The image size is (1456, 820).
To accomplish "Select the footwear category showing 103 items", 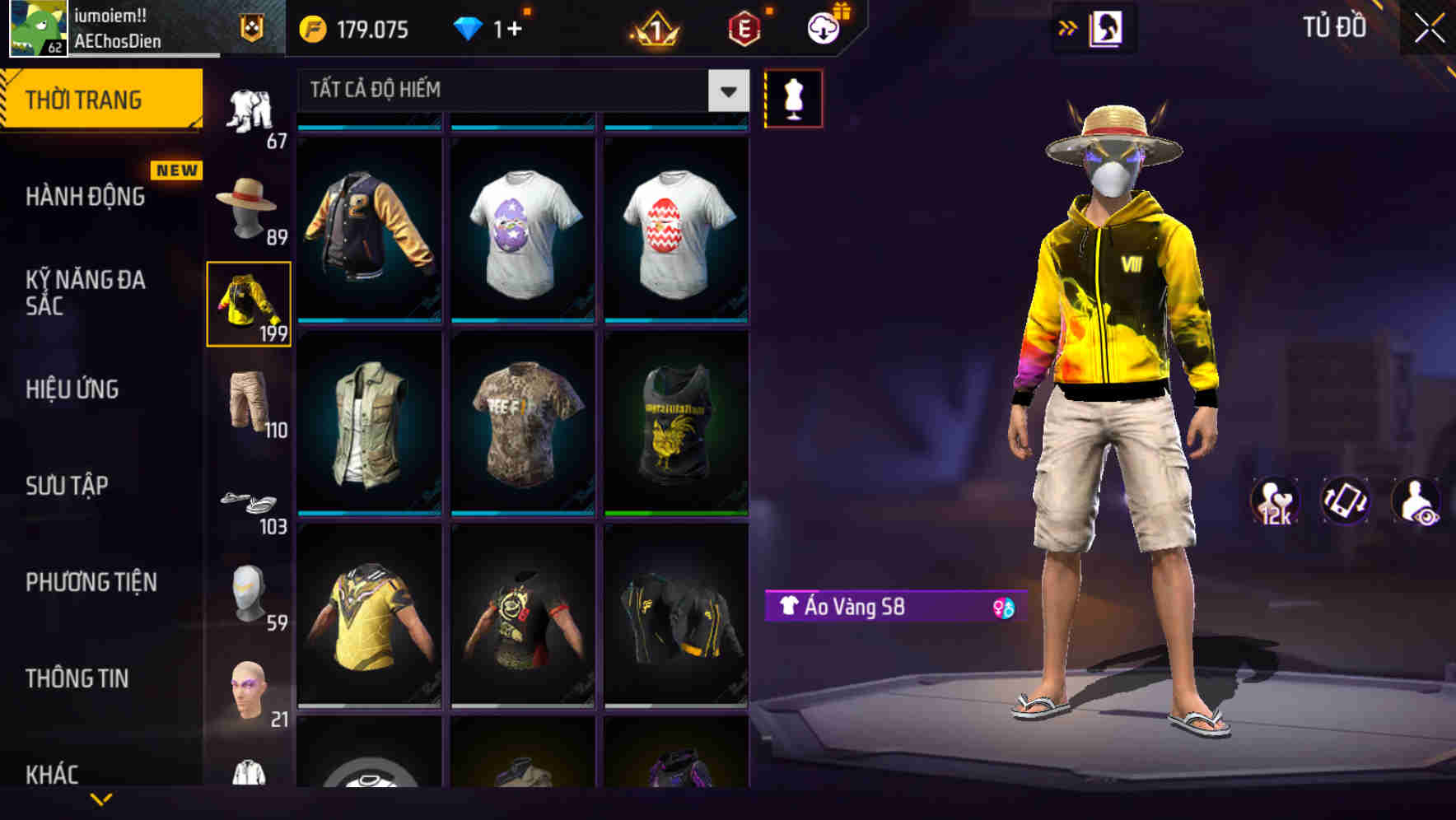I will tap(249, 500).
